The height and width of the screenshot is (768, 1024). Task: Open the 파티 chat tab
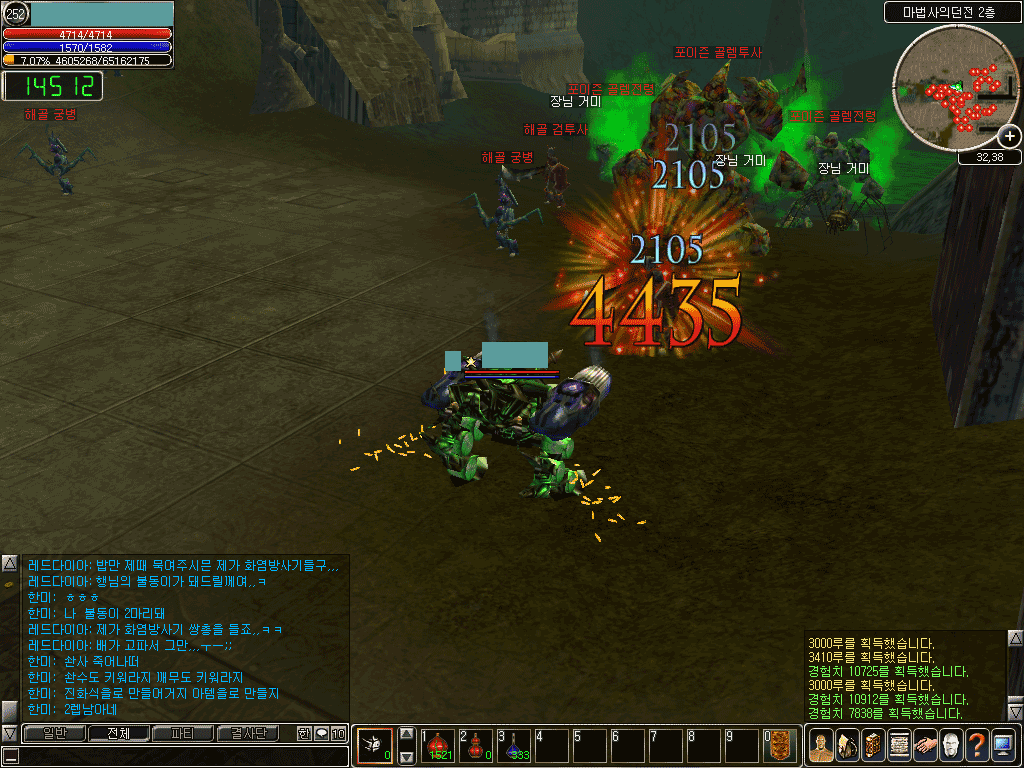pyautogui.click(x=183, y=733)
